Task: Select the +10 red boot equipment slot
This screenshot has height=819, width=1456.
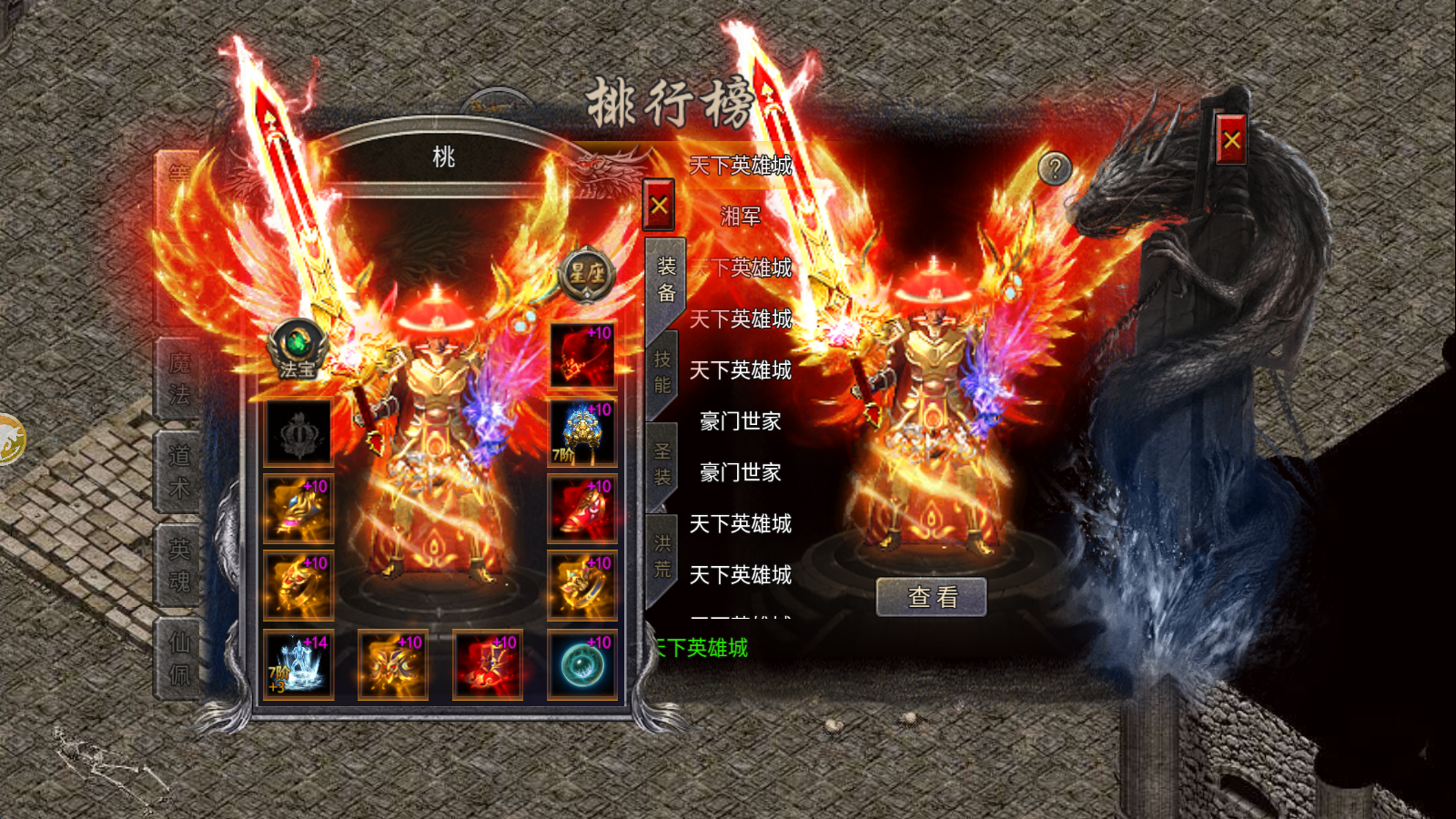Action: (x=582, y=510)
